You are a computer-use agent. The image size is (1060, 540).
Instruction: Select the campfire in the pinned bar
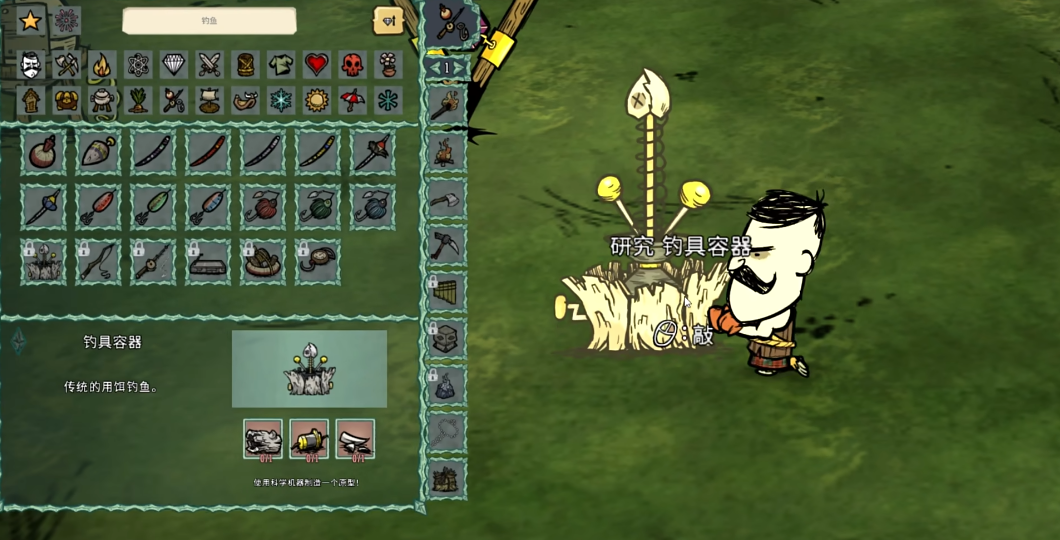[x=446, y=152]
